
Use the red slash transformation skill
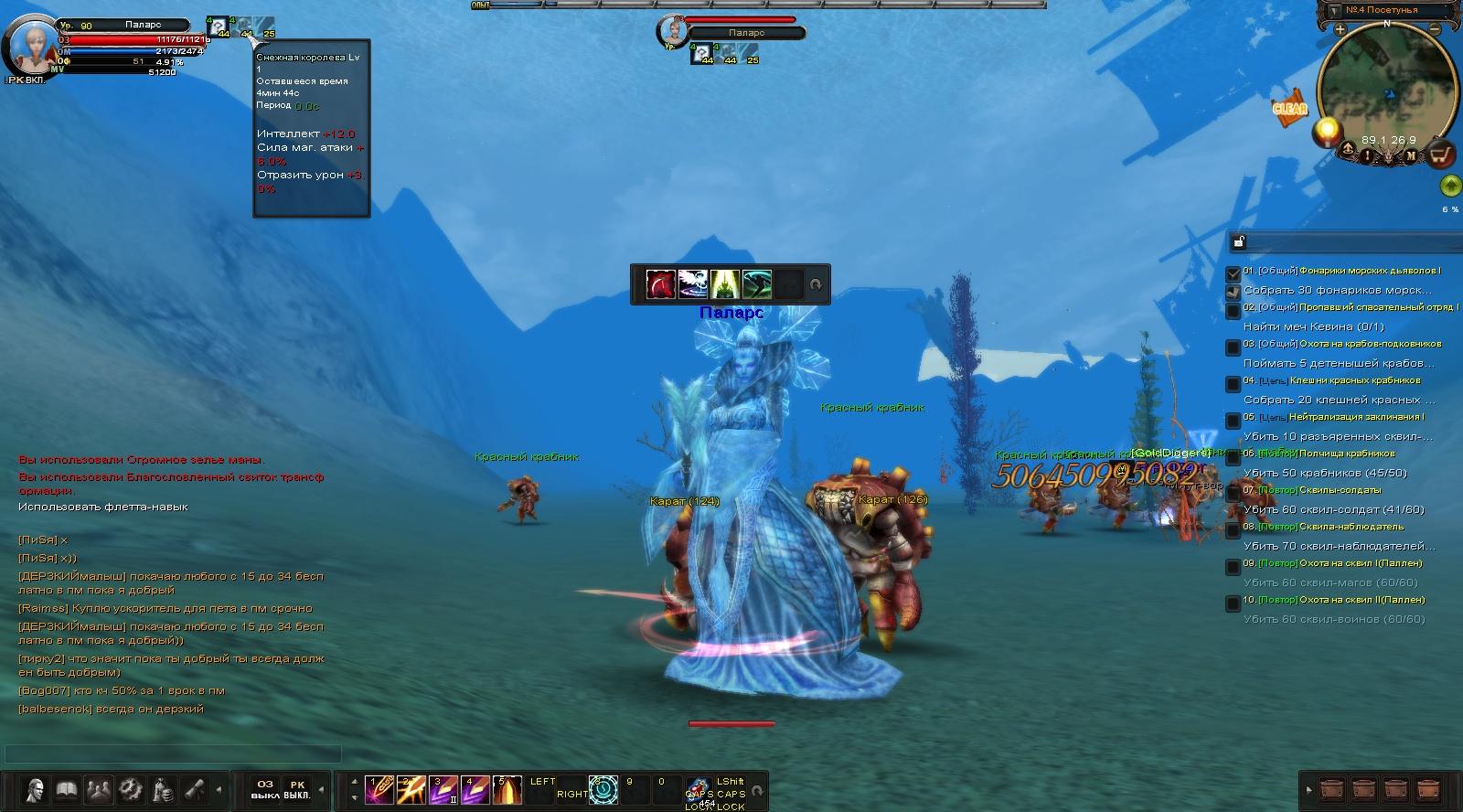pyautogui.click(x=660, y=284)
